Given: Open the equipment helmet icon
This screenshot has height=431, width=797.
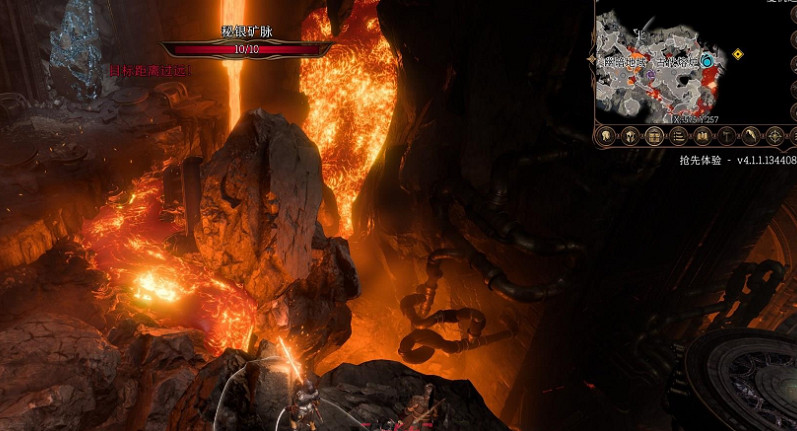Looking at the screenshot, I should click(630, 136).
